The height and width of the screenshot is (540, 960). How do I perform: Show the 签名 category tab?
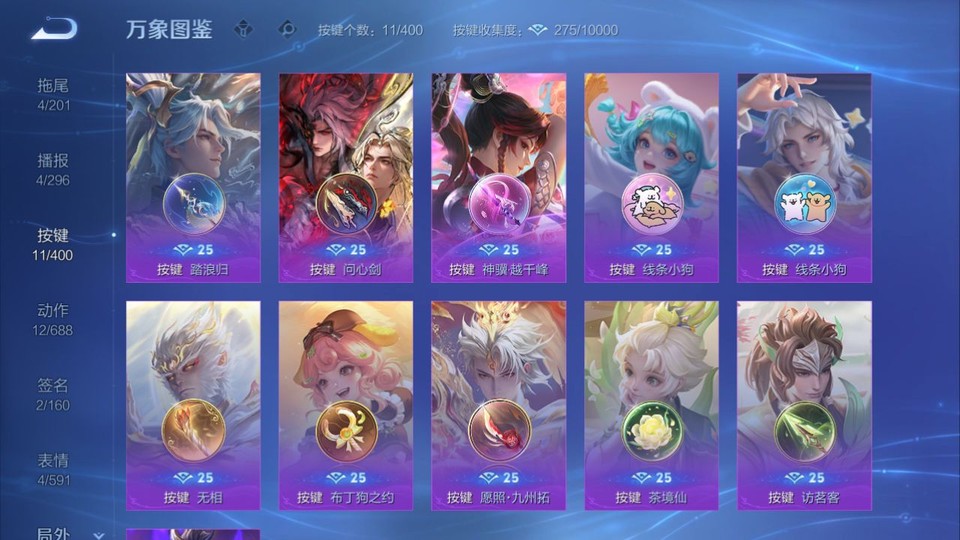click(53, 394)
